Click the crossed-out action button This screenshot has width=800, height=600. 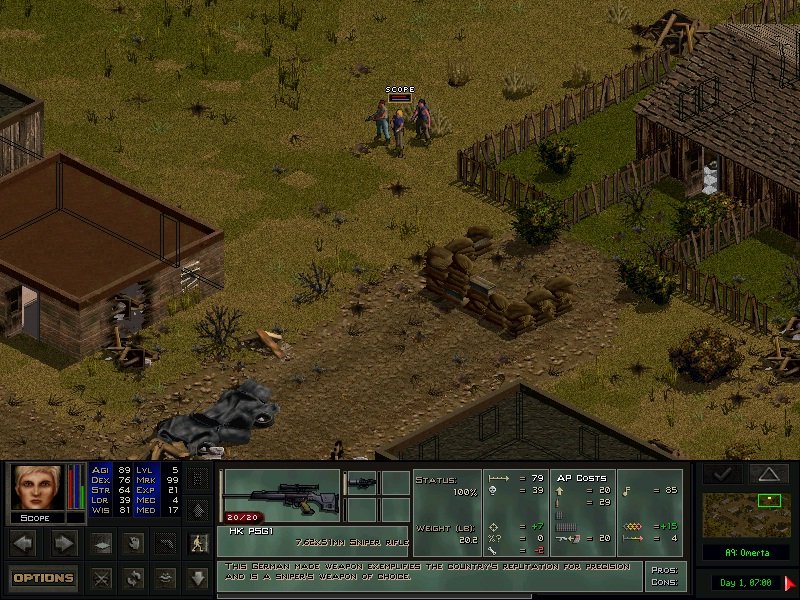(x=100, y=577)
